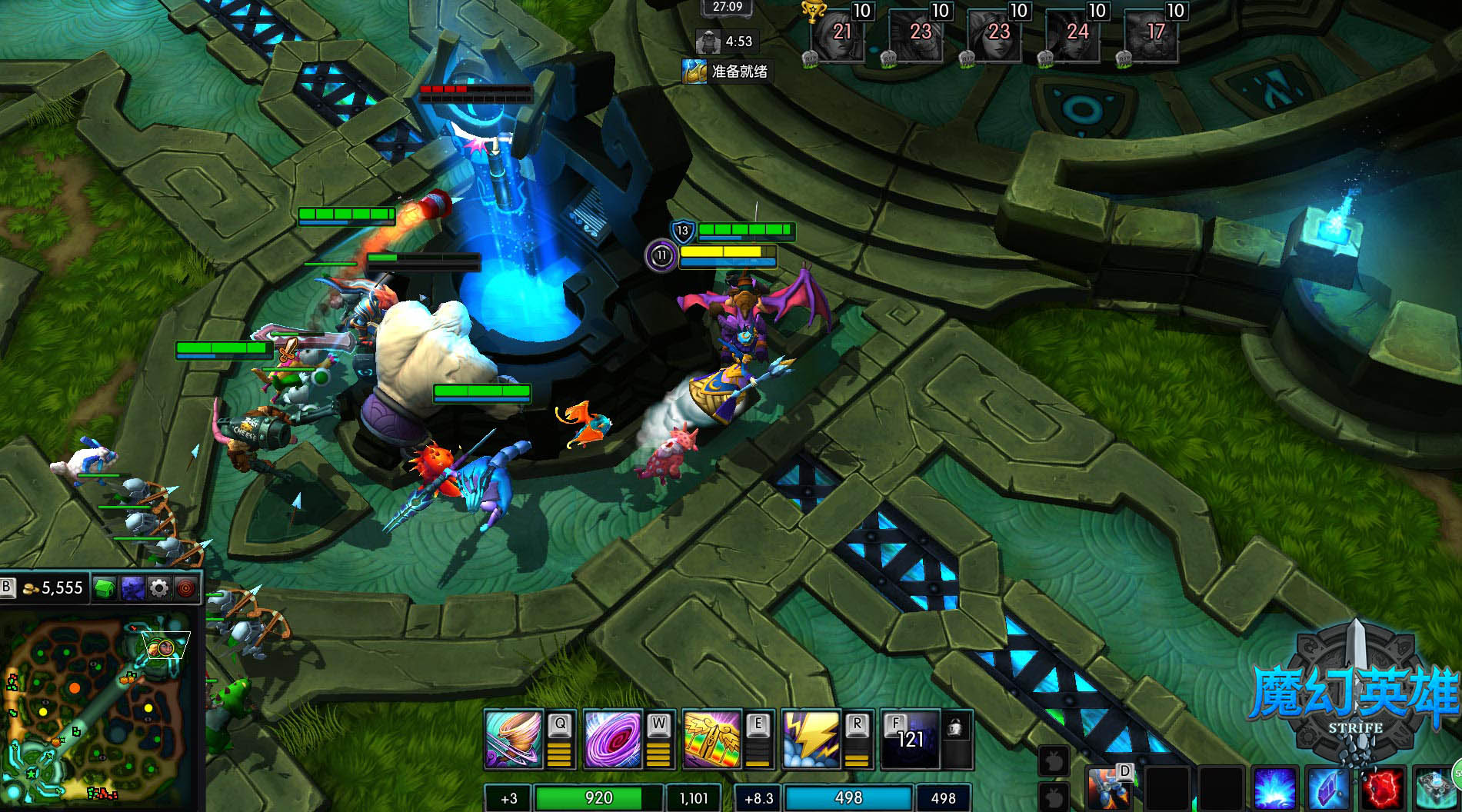
Task: Click the enemy portrait showing 17 respawn
Action: coord(1152,35)
